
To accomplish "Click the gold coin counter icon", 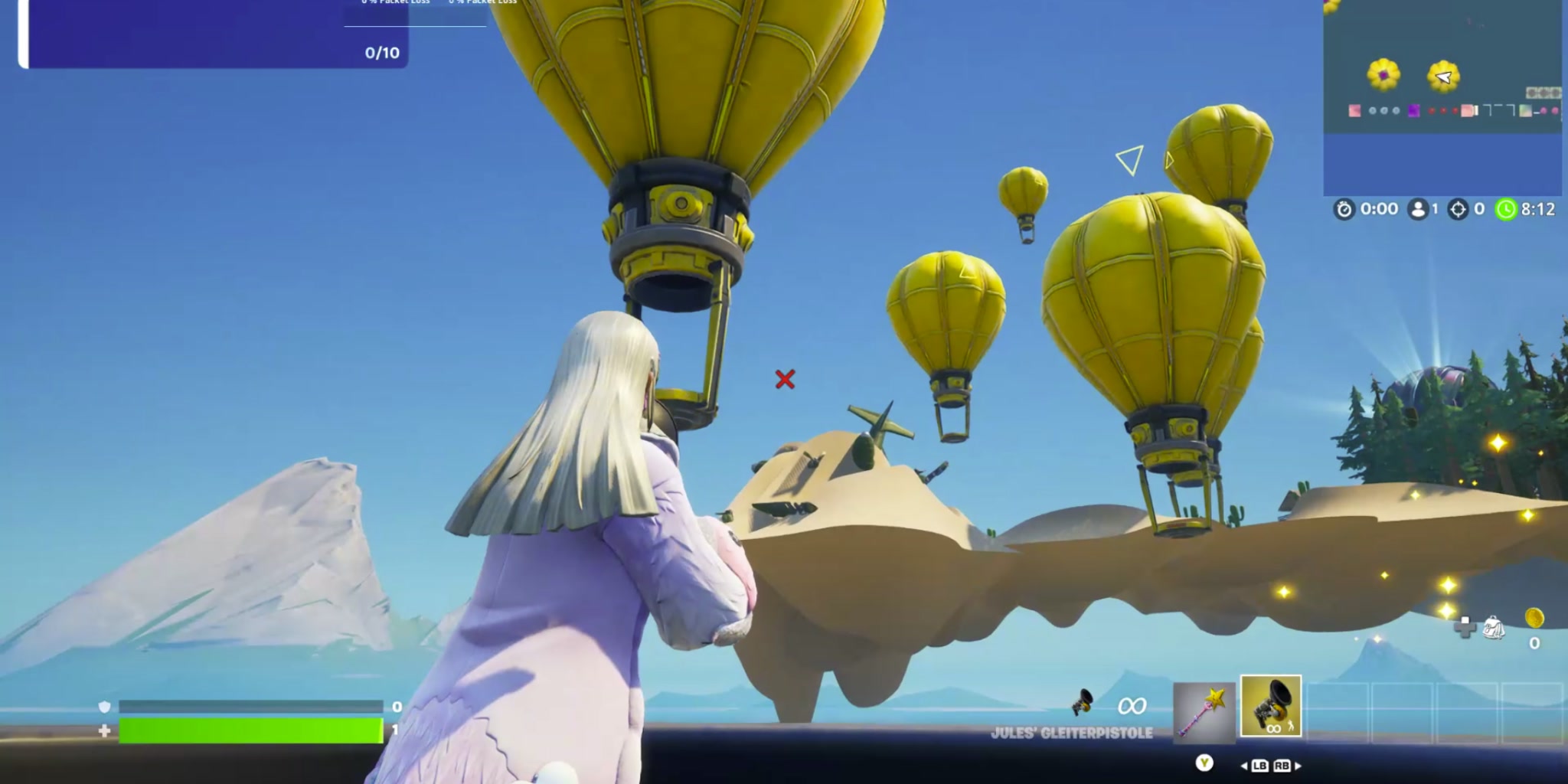I will click(1534, 618).
